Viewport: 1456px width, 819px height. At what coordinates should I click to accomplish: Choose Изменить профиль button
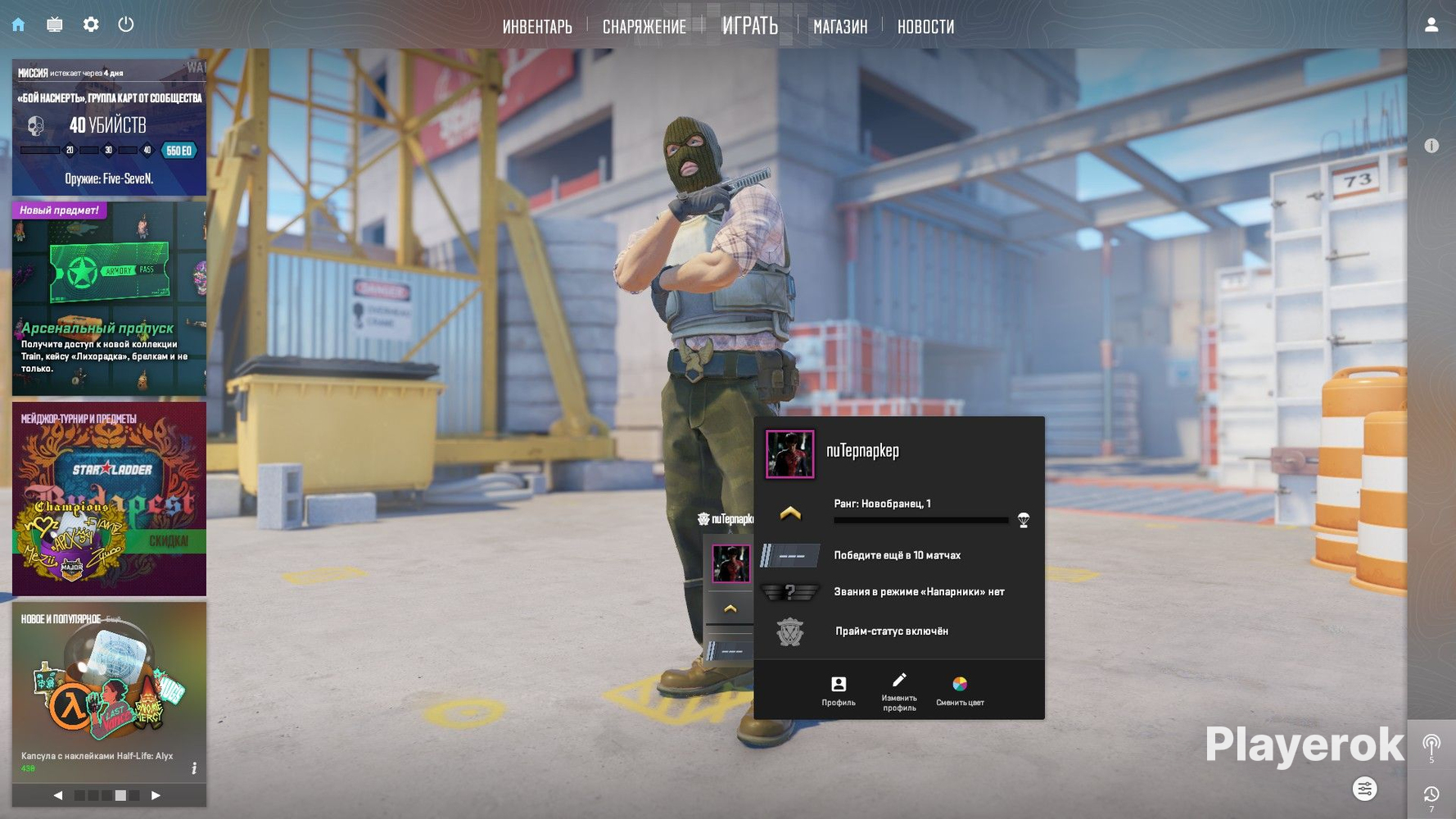pos(899,690)
